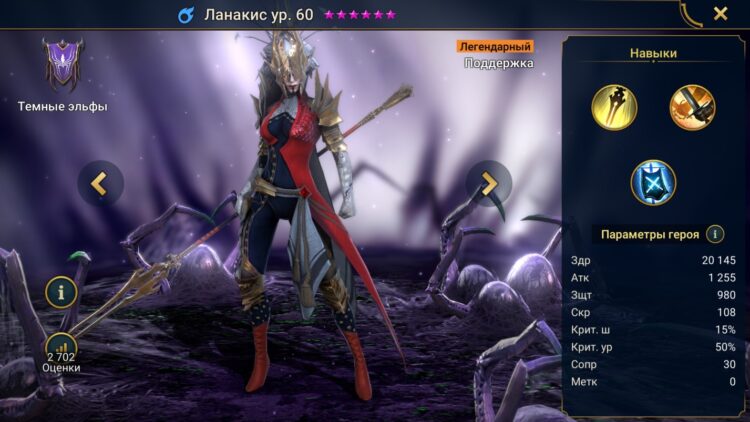Show the previous hero with left arrow
The width and height of the screenshot is (750, 422).
[x=100, y=183]
